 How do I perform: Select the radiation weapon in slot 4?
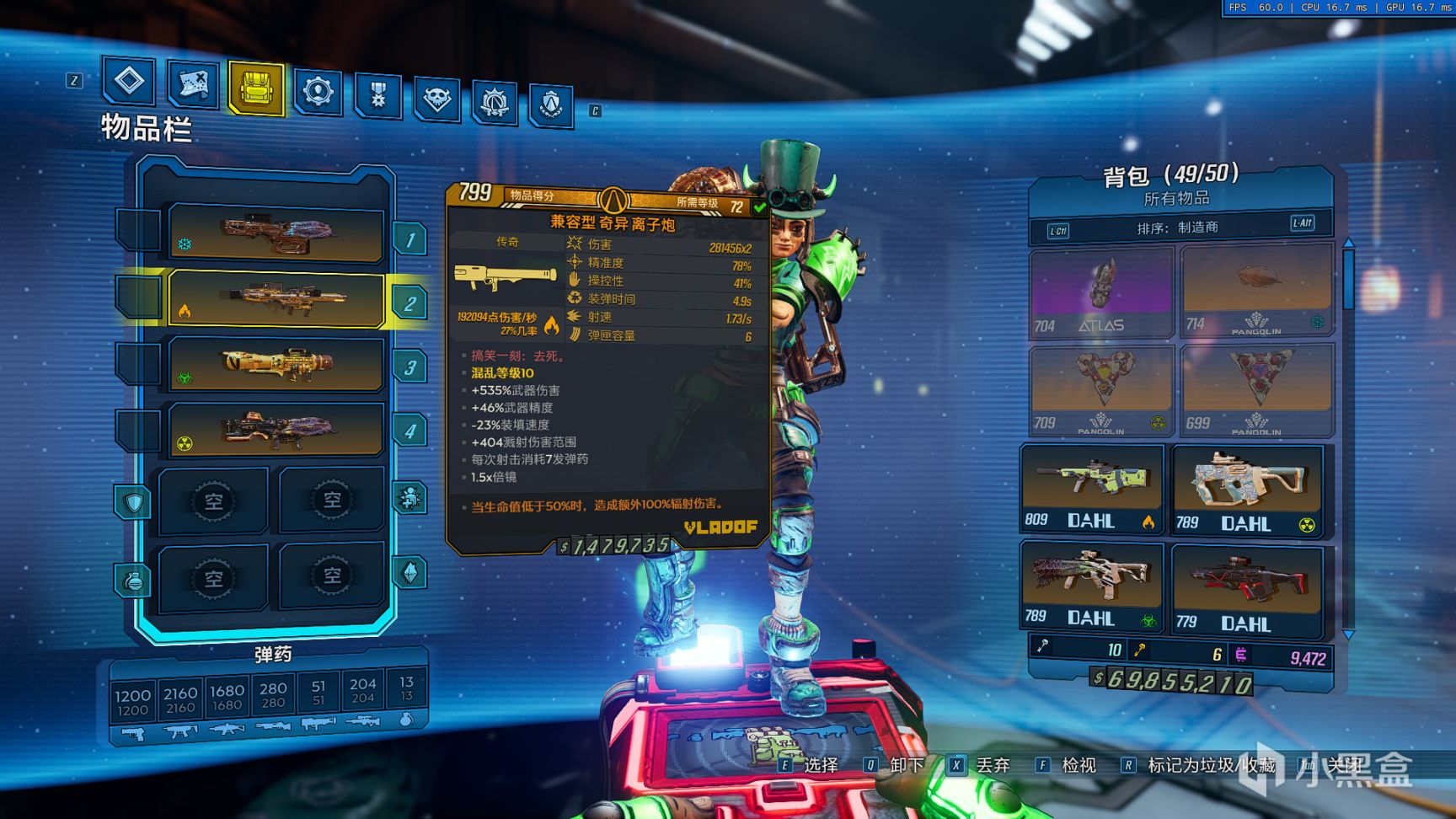coord(276,430)
